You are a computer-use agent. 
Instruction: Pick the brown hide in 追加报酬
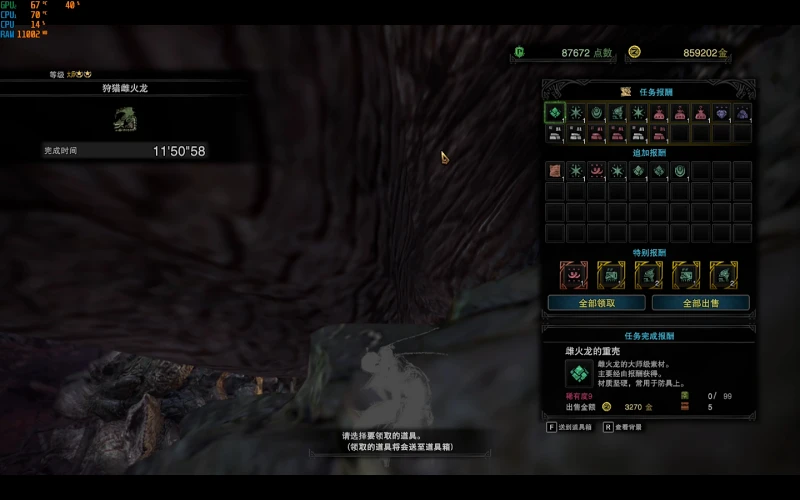pos(555,171)
